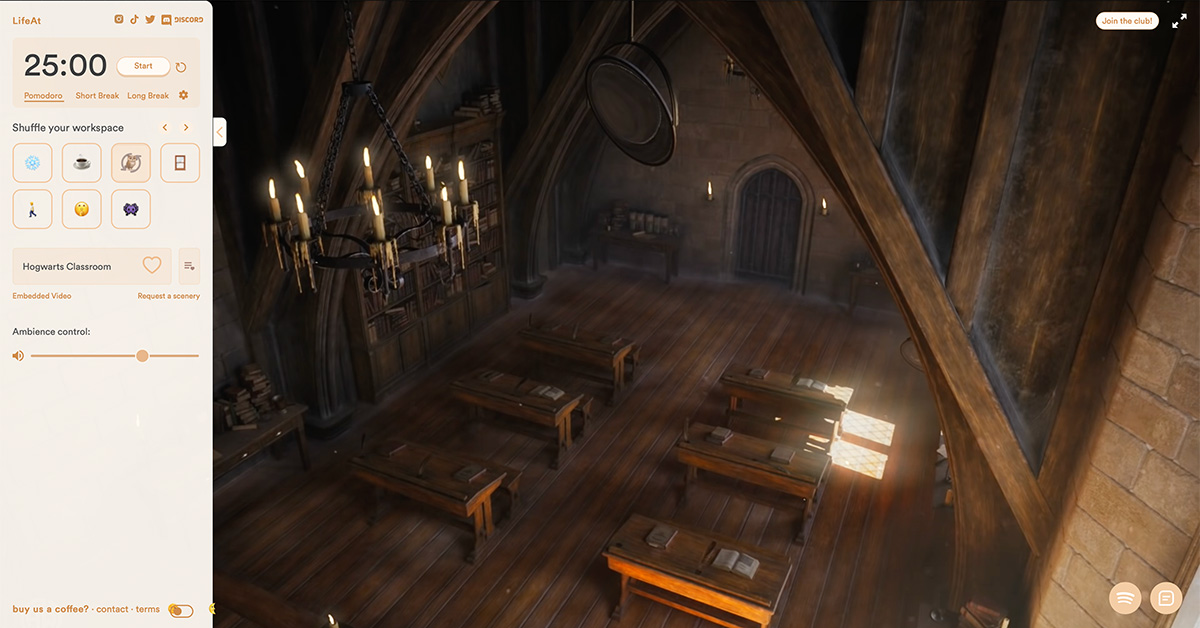Switch to the Short Break tab
The image size is (1200, 628).
point(97,96)
